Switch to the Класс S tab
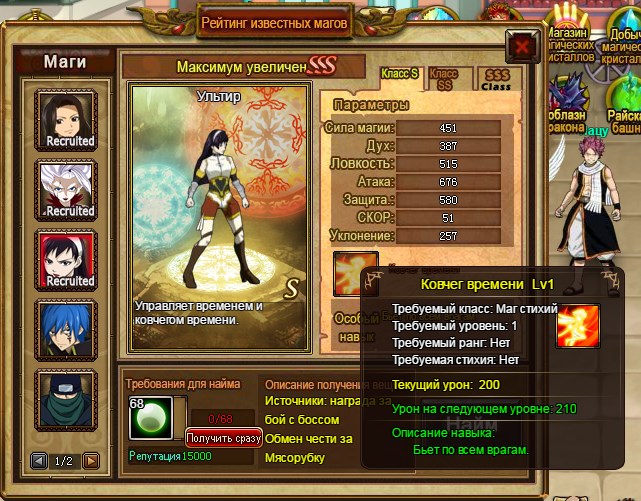Viewport: 641px width, 501px height. (400, 76)
